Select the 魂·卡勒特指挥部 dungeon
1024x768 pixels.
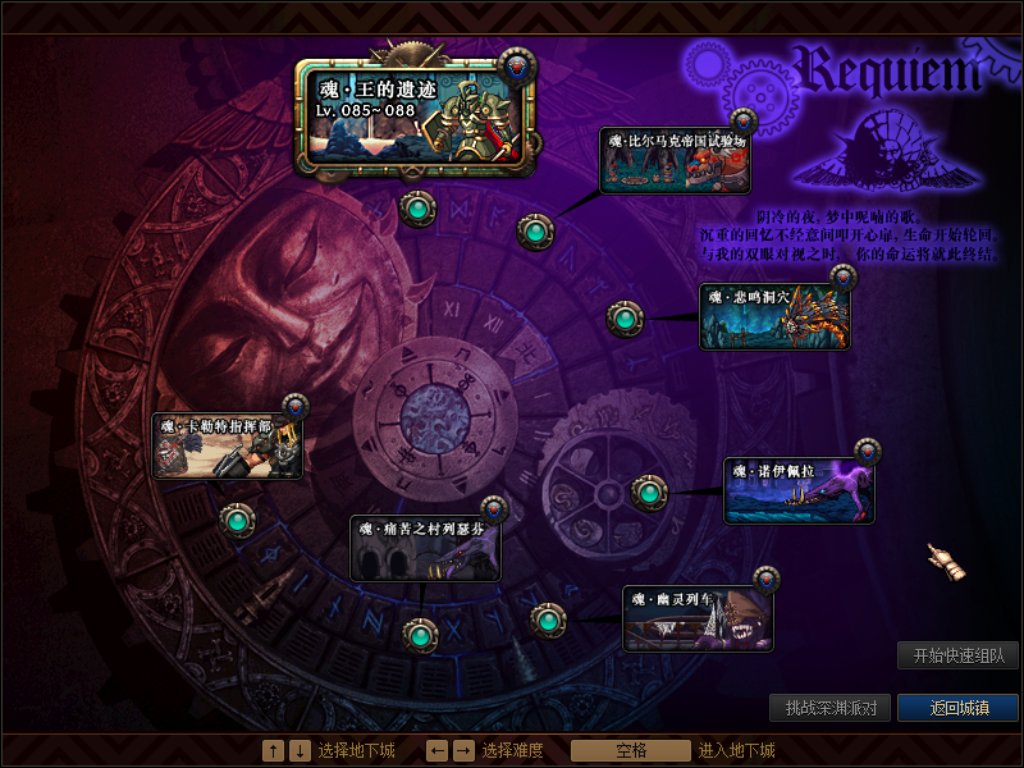[227, 447]
